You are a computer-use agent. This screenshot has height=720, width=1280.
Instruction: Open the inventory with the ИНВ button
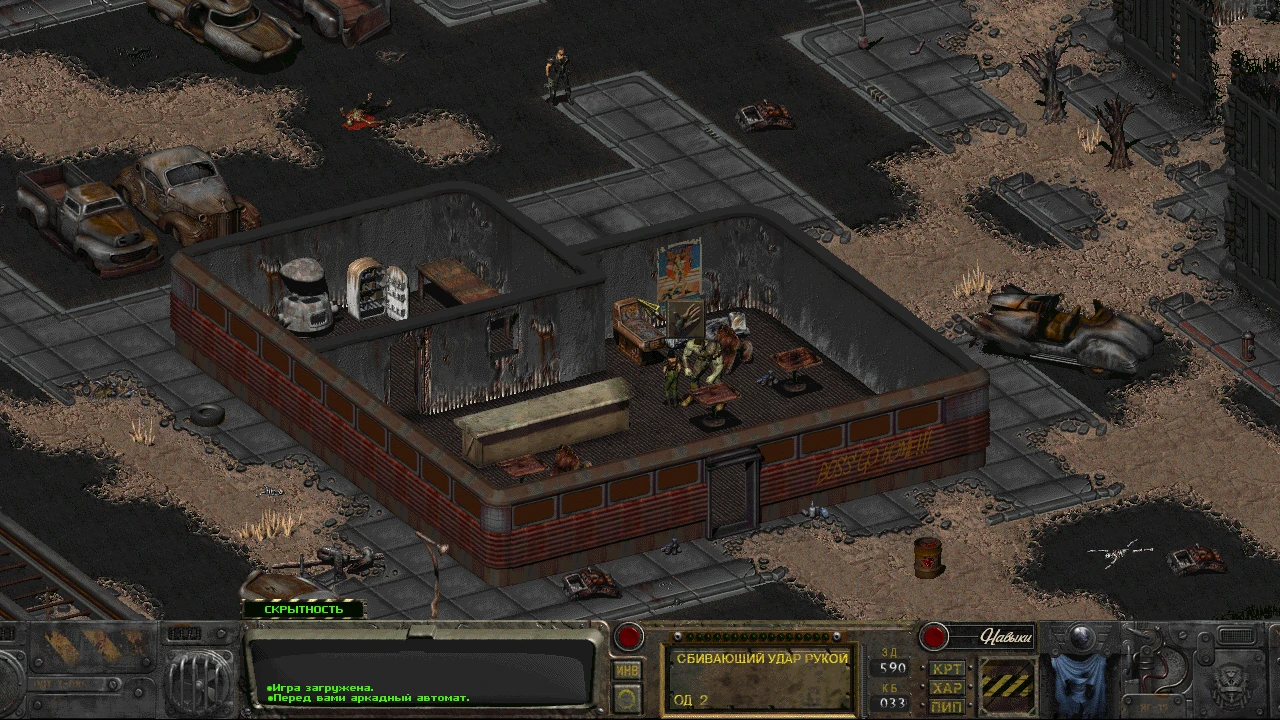pyautogui.click(x=626, y=670)
